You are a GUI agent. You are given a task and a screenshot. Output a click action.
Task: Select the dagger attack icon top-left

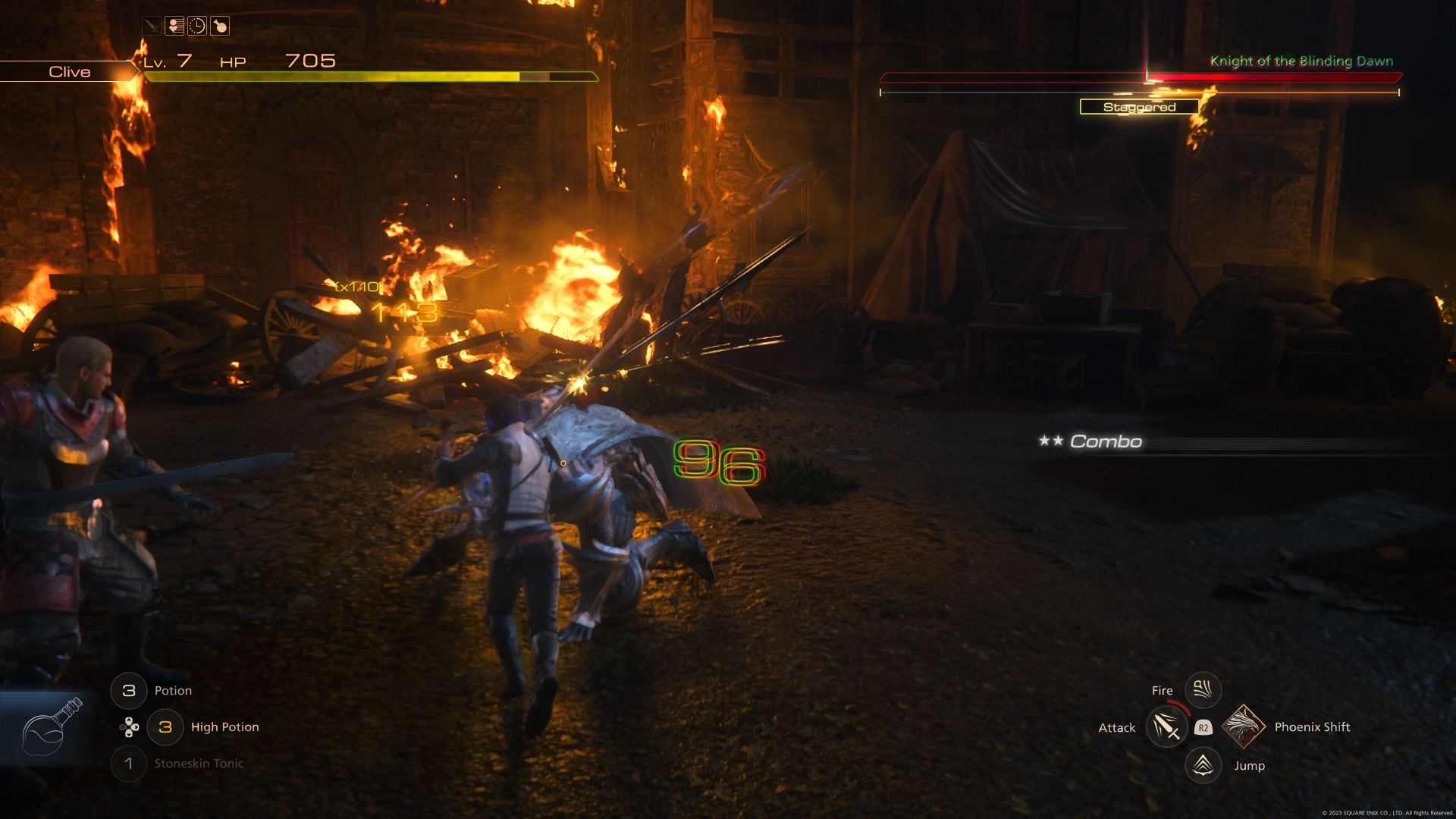(152, 26)
